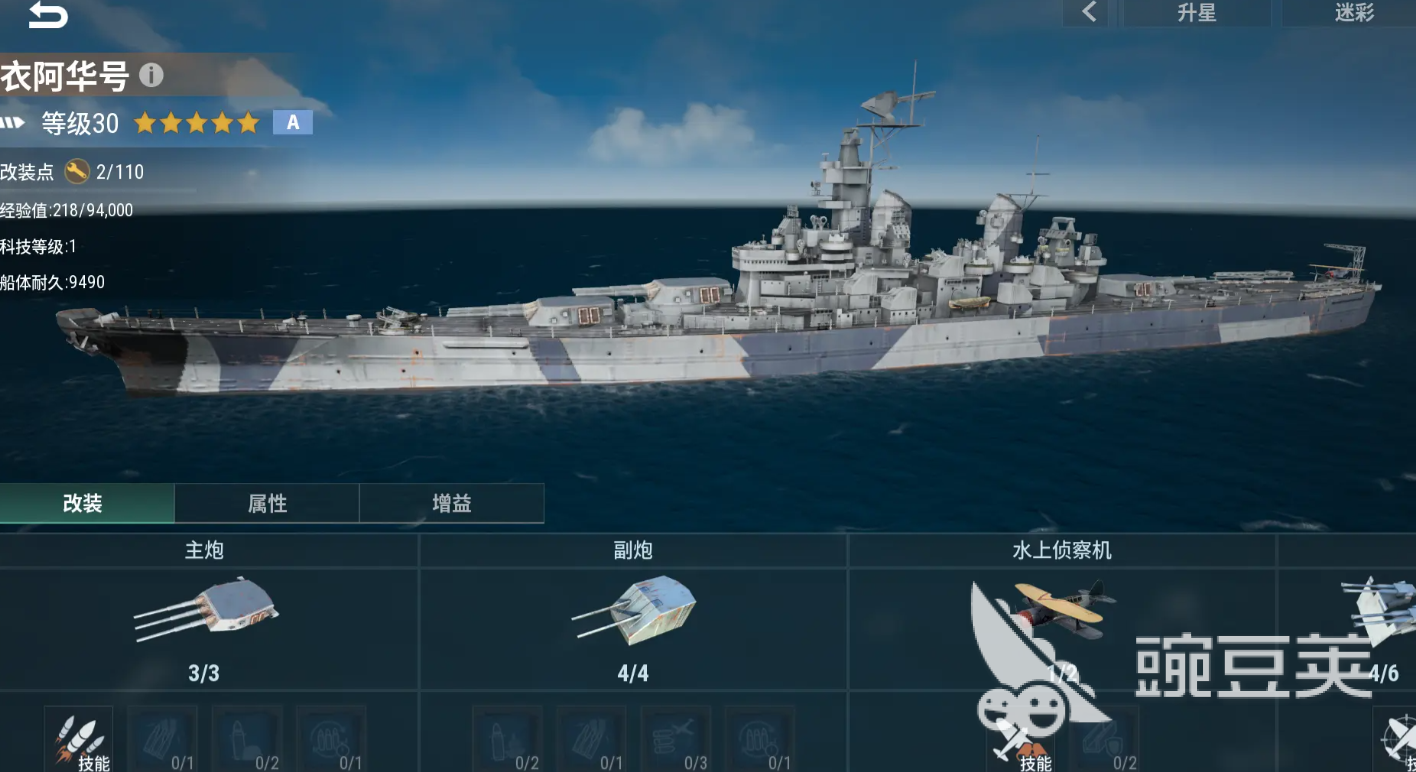Select the 水上侦察机 seaplane
Screen dimensions: 1416x772
[x=1060, y=609]
